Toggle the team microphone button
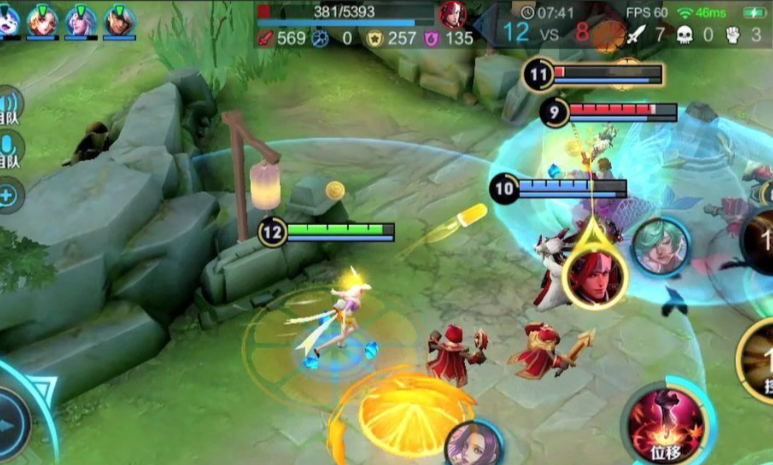773x465 pixels. [9, 146]
